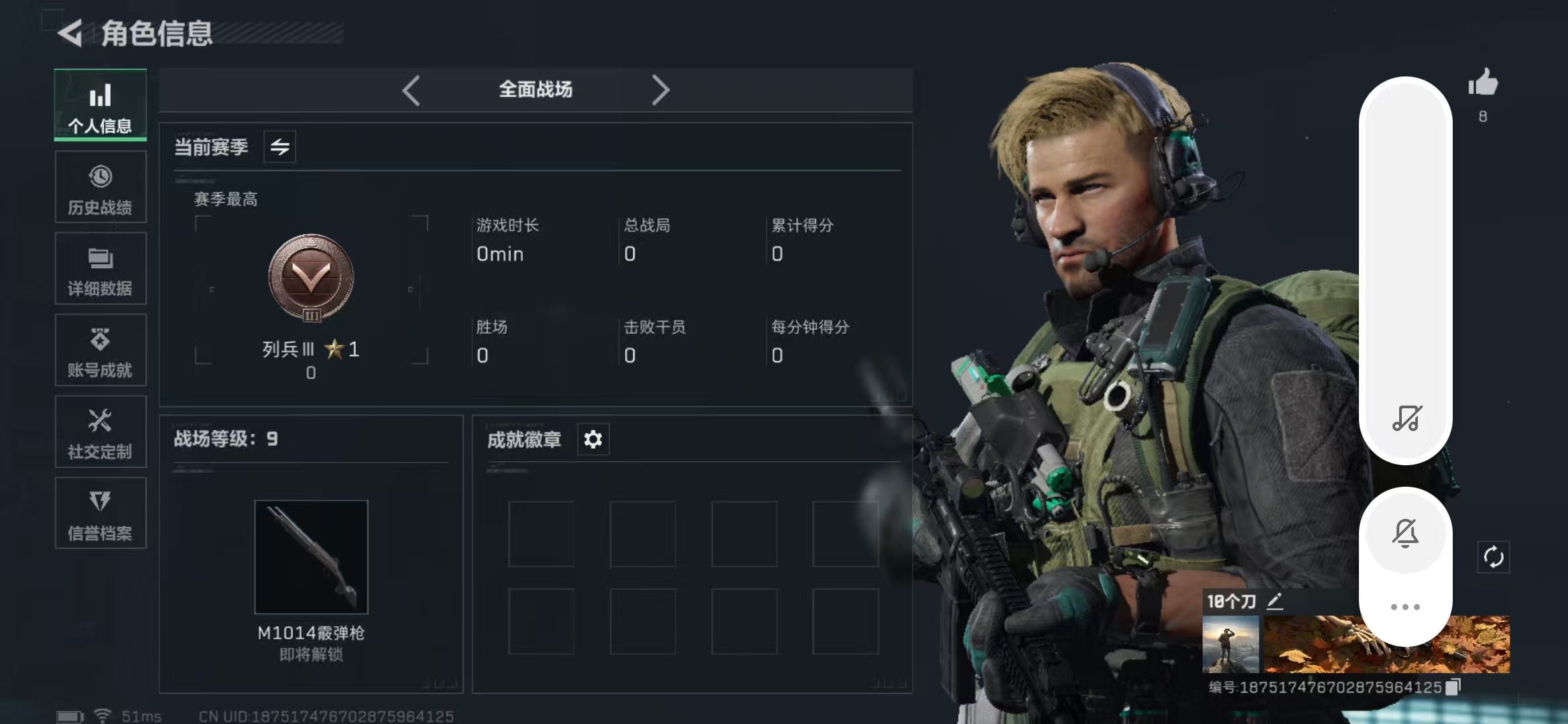The image size is (1568, 724).
Task: Show the 详细数据 tab
Action: coord(101,269)
